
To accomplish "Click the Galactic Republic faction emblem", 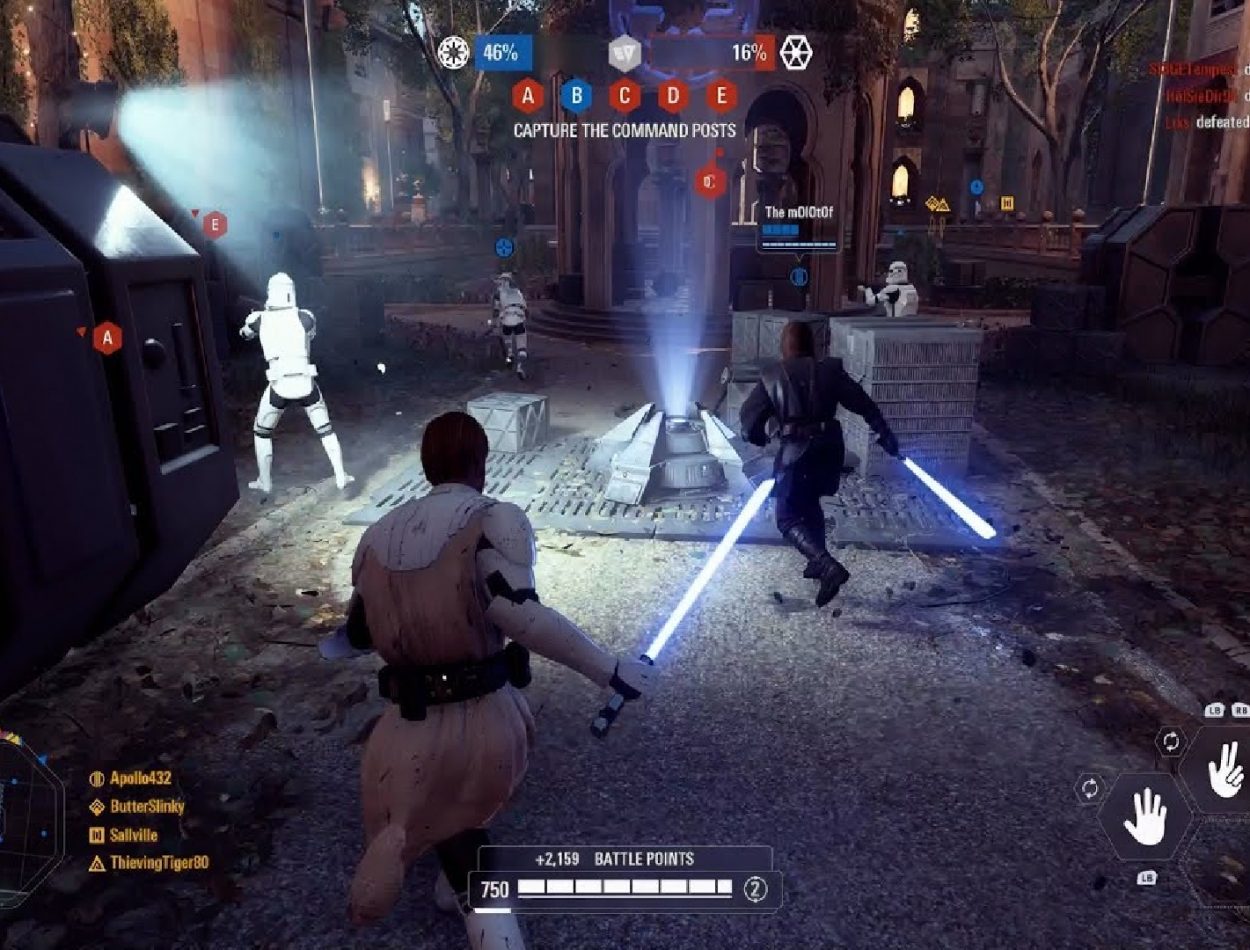I will click(x=453, y=52).
